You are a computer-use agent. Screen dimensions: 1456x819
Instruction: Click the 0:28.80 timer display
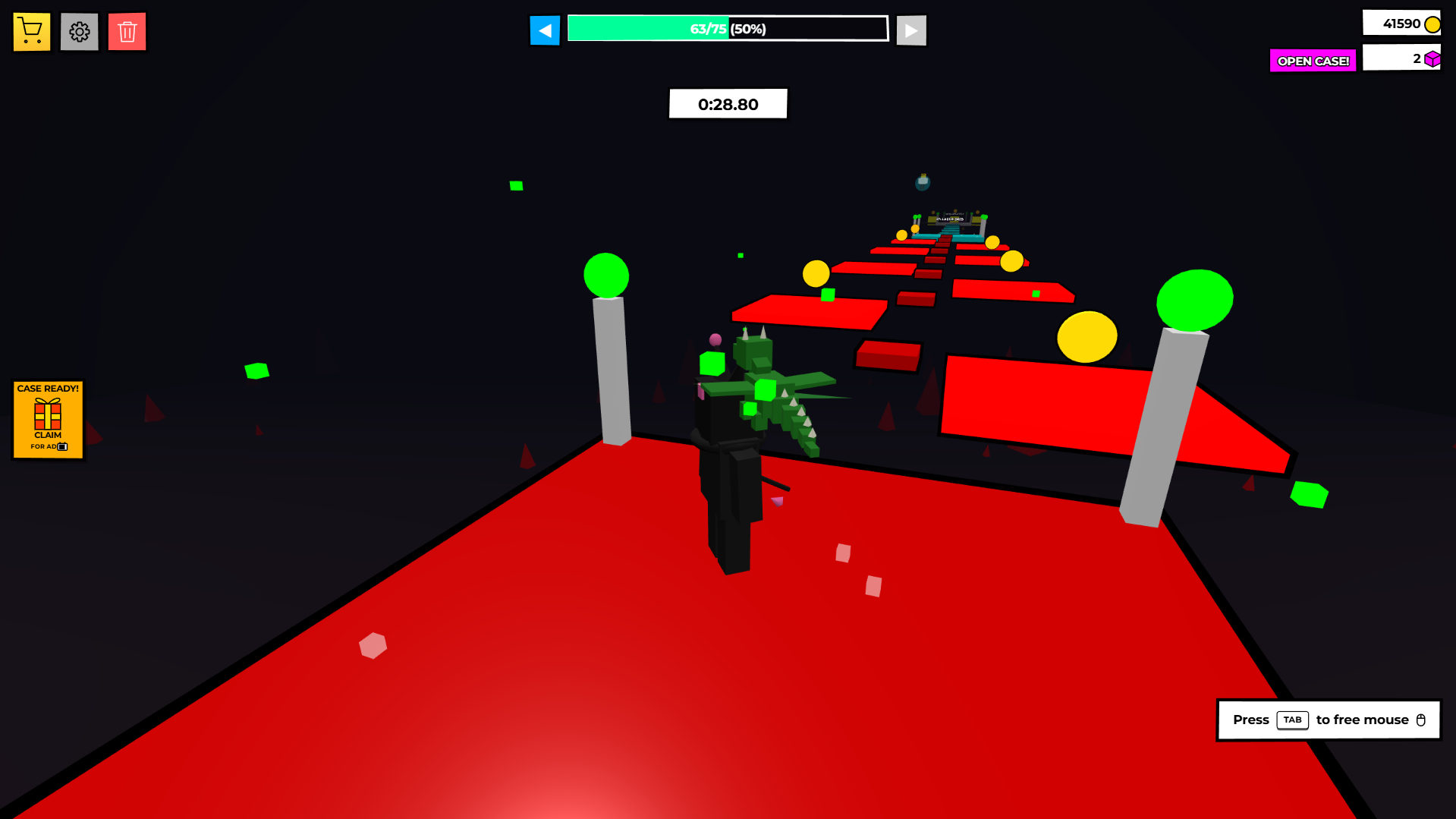tap(727, 104)
